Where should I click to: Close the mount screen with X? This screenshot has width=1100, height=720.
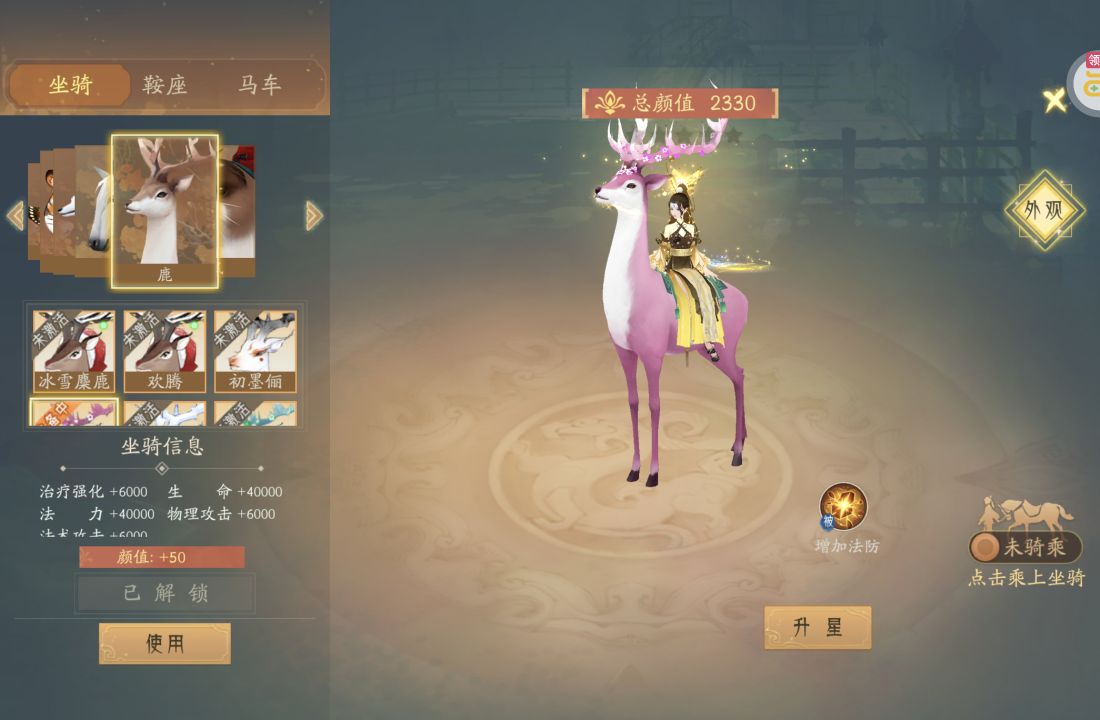click(1054, 100)
